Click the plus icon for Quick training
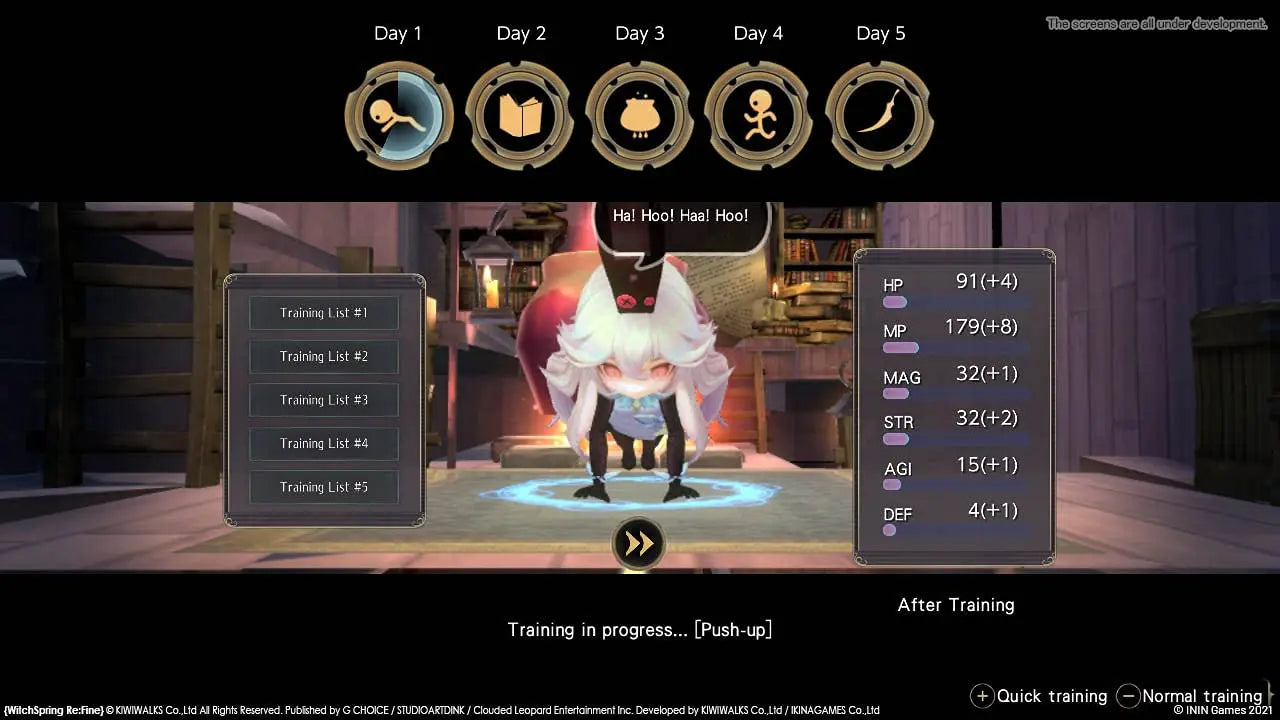 tap(983, 696)
